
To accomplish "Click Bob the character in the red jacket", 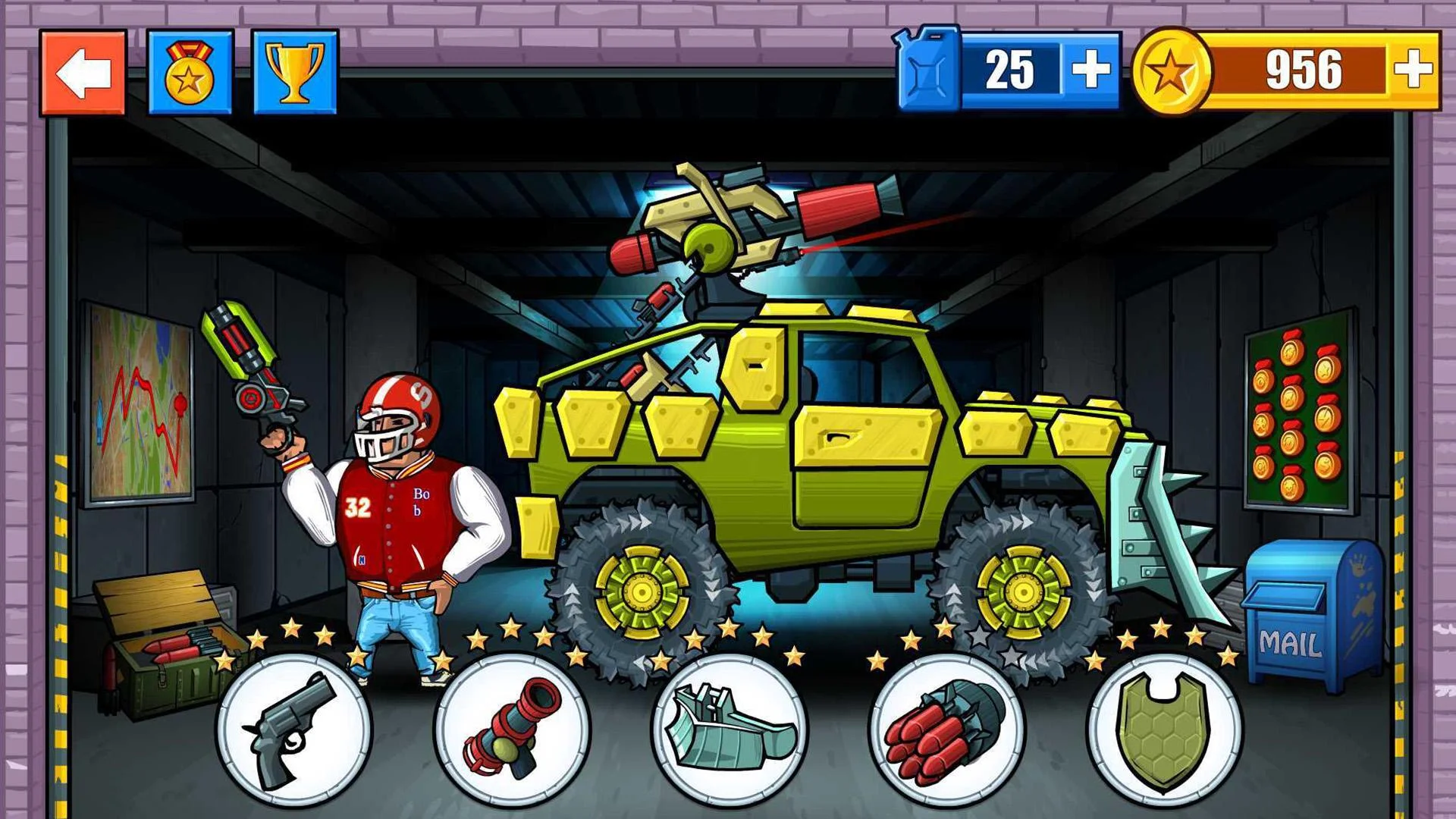I will [394, 516].
